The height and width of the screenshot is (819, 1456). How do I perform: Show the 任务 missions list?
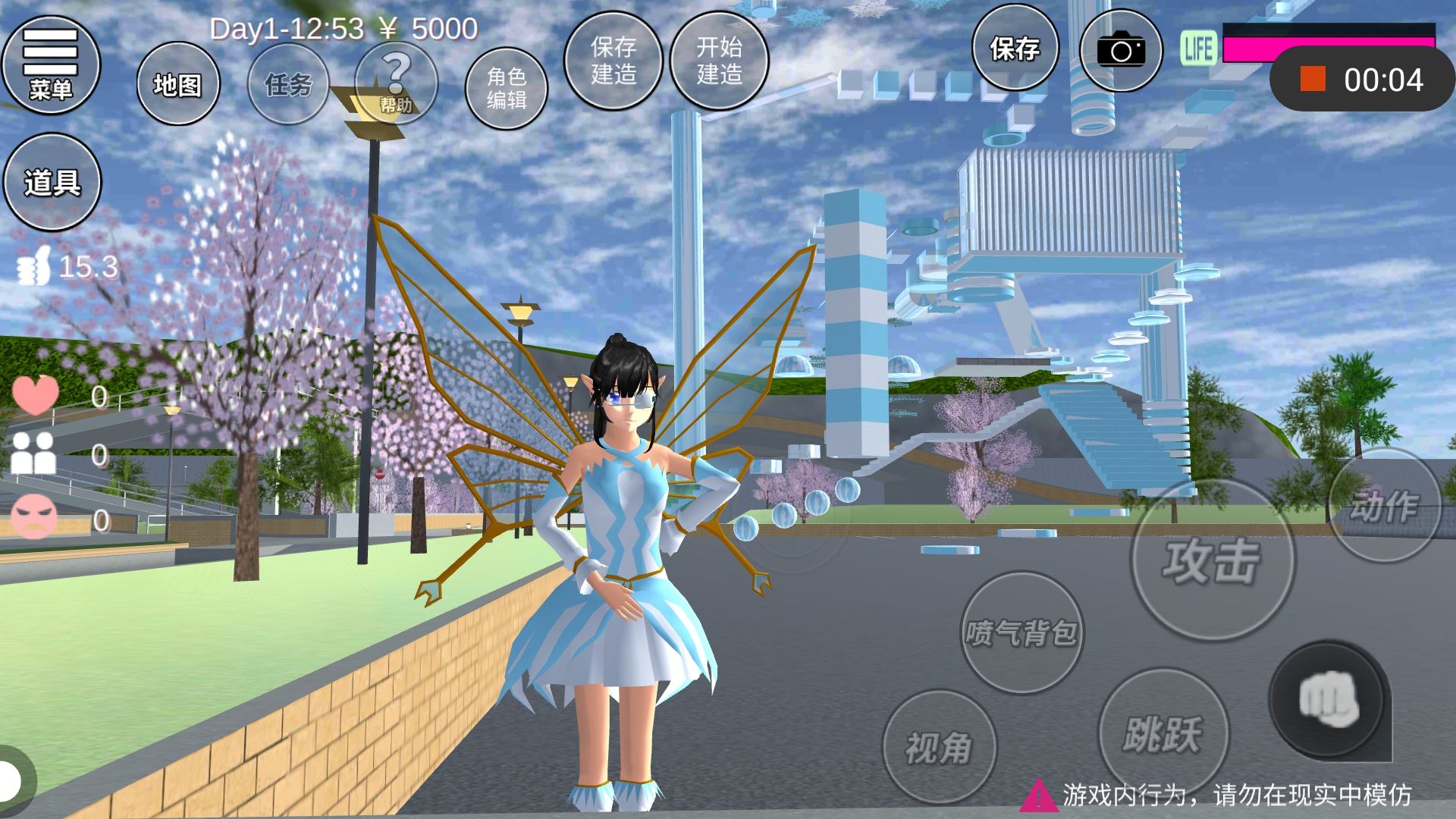point(288,84)
